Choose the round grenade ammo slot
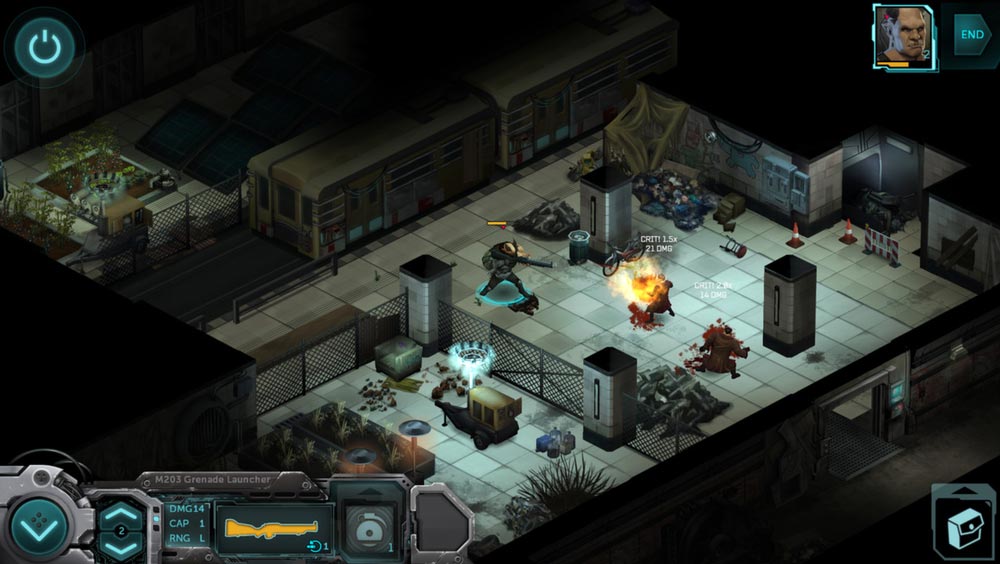The width and height of the screenshot is (1000, 564). [367, 520]
